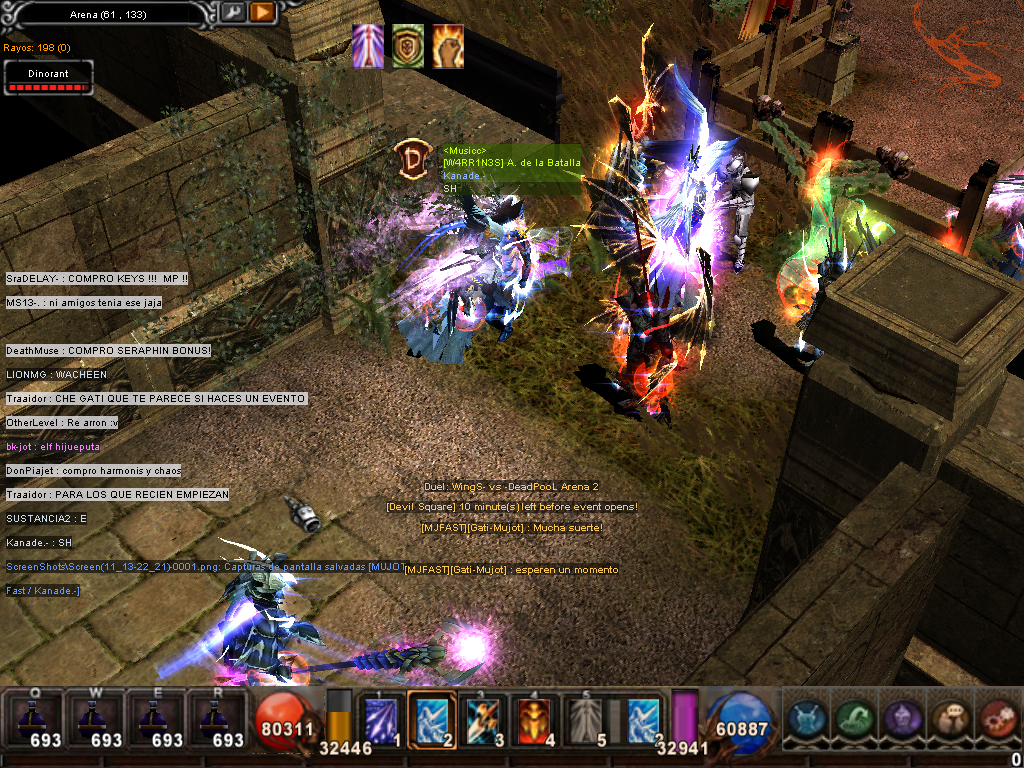This screenshot has width=1024, height=768.
Task: Use the potion in slot Q
Action: 36,718
